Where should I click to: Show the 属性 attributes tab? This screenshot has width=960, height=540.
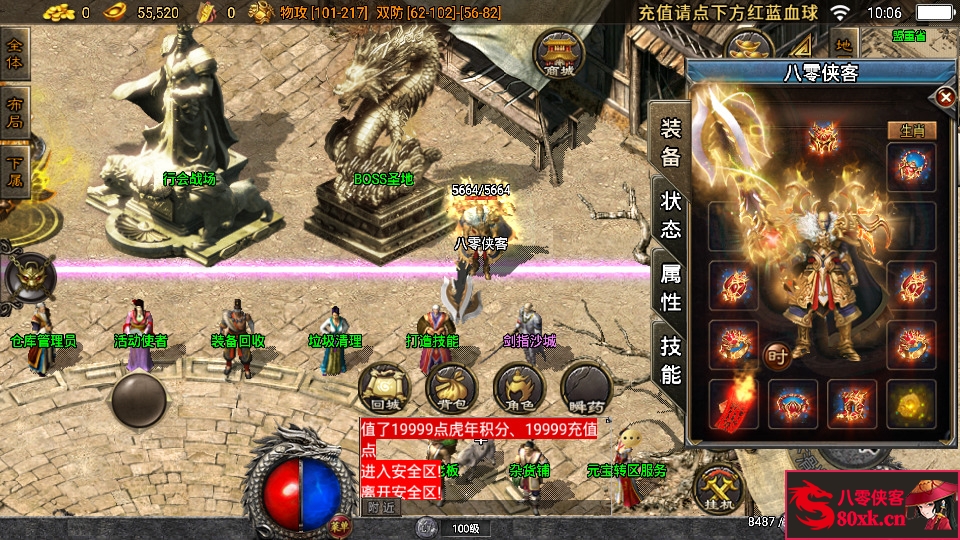[x=670, y=285]
